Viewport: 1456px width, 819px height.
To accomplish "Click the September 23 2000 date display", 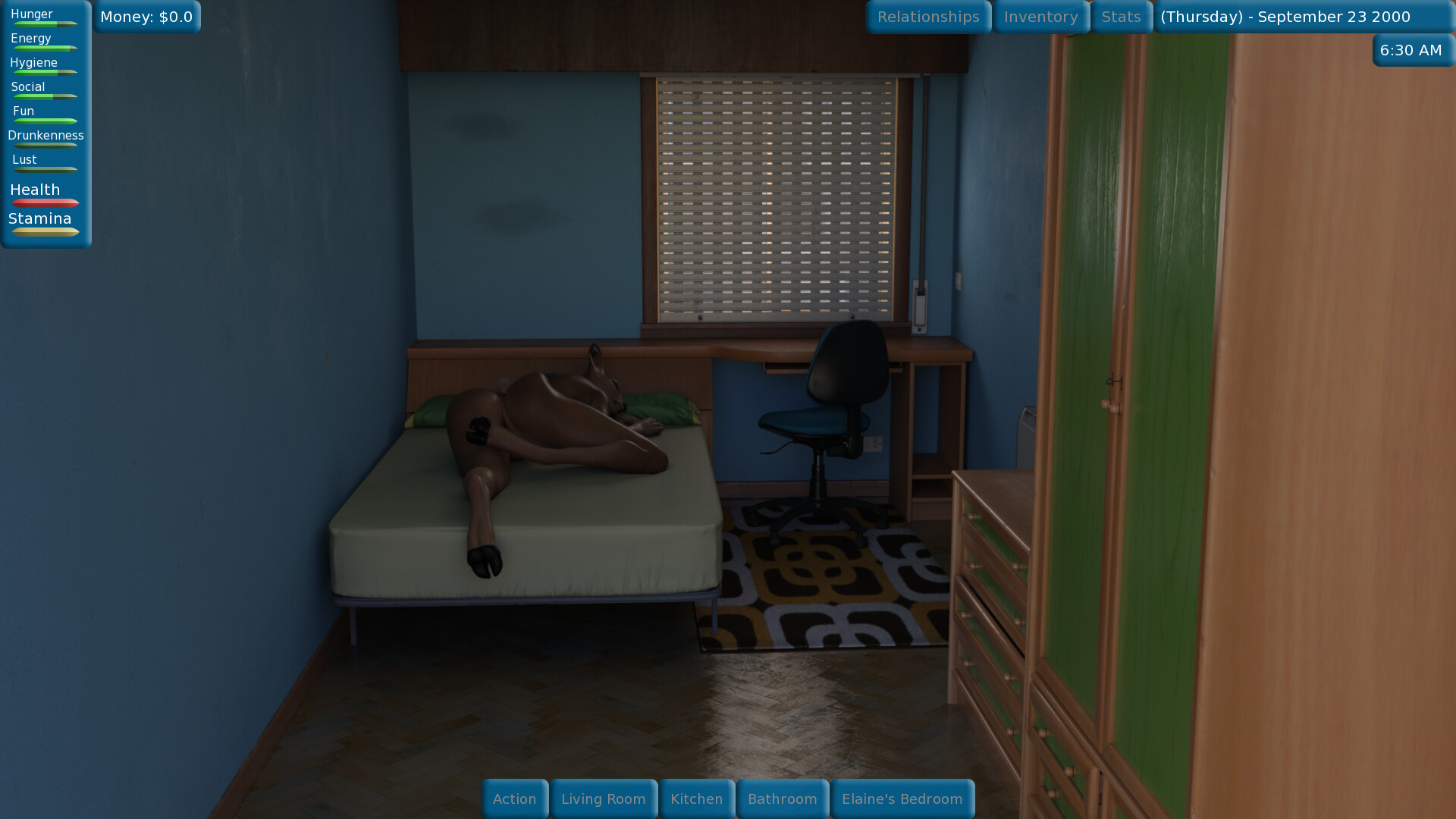I will click(x=1288, y=16).
